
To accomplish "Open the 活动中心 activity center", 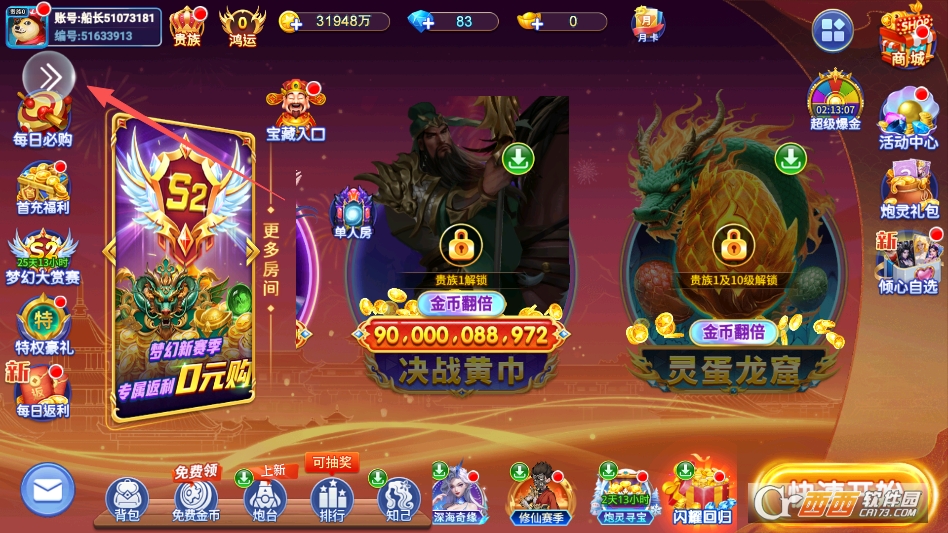I will (x=908, y=120).
